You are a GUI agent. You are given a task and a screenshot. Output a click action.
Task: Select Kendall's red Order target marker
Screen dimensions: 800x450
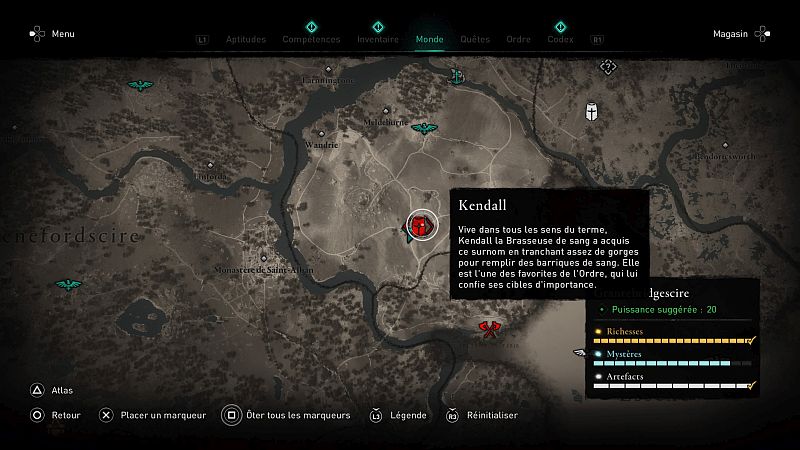[x=421, y=226]
